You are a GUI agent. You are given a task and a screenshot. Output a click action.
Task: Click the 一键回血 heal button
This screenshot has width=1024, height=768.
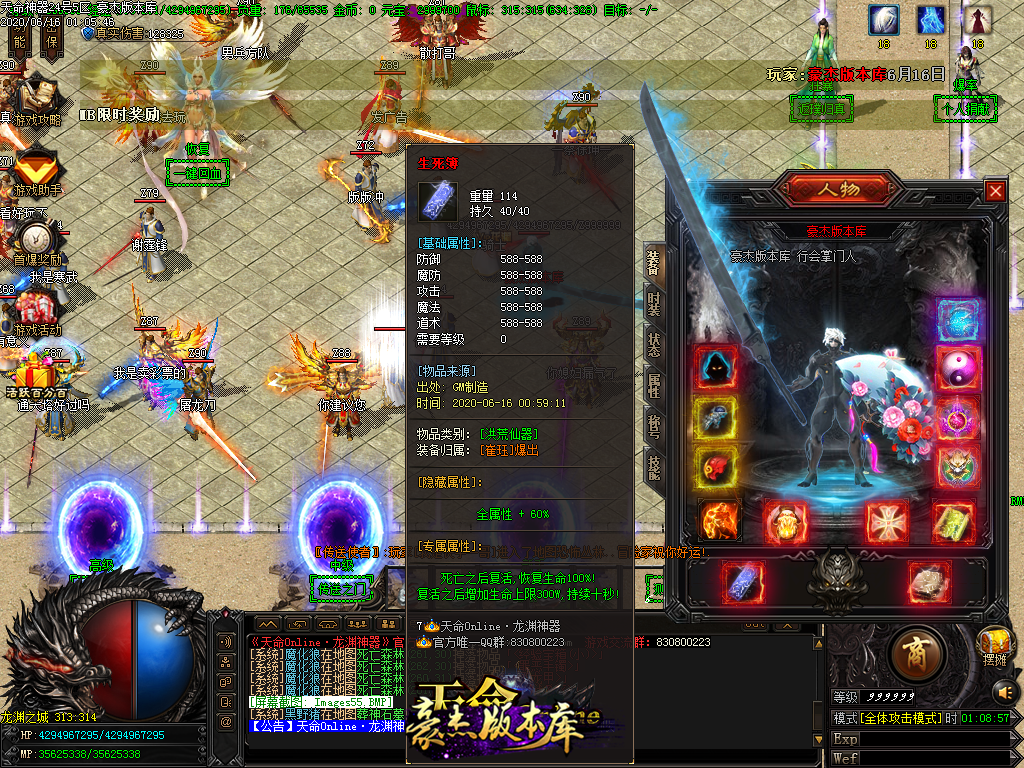coord(197,173)
